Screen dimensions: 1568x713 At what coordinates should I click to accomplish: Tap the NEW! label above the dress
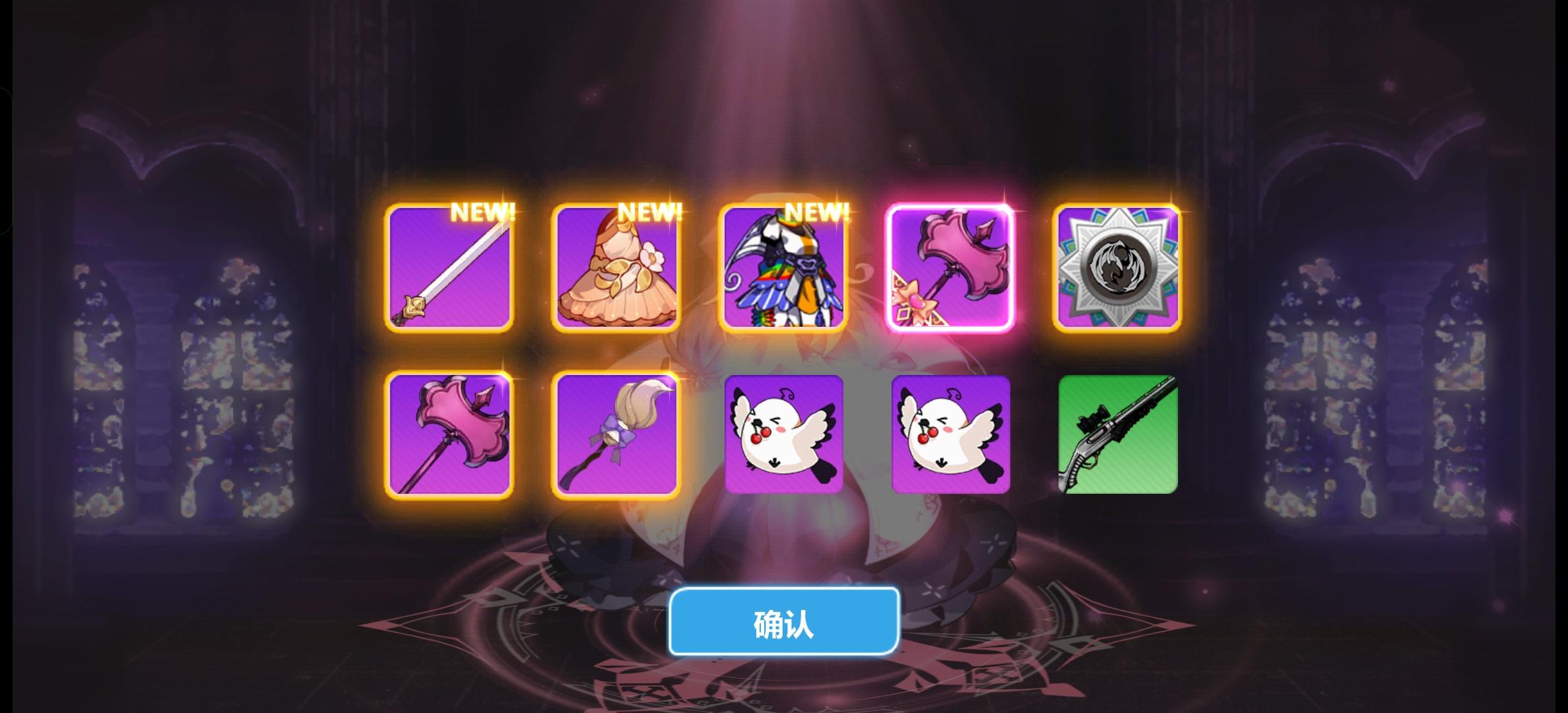tap(650, 213)
